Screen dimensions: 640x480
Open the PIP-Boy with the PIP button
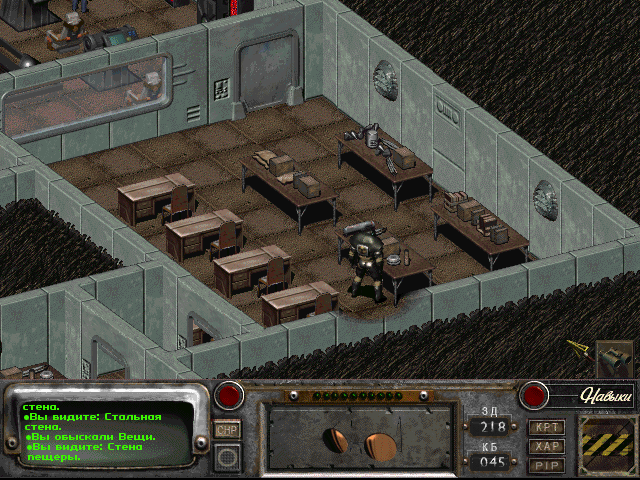pyautogui.click(x=546, y=465)
